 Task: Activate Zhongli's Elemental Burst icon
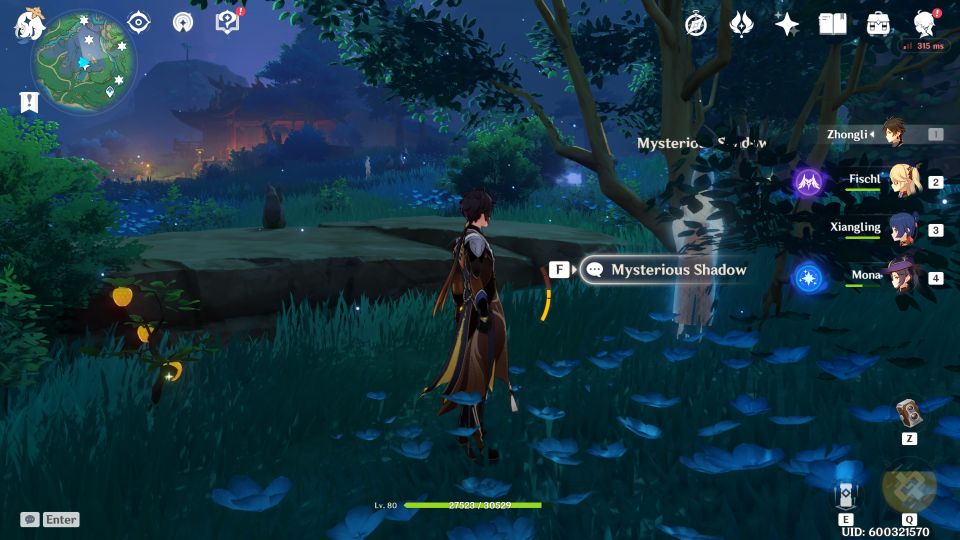[909, 488]
